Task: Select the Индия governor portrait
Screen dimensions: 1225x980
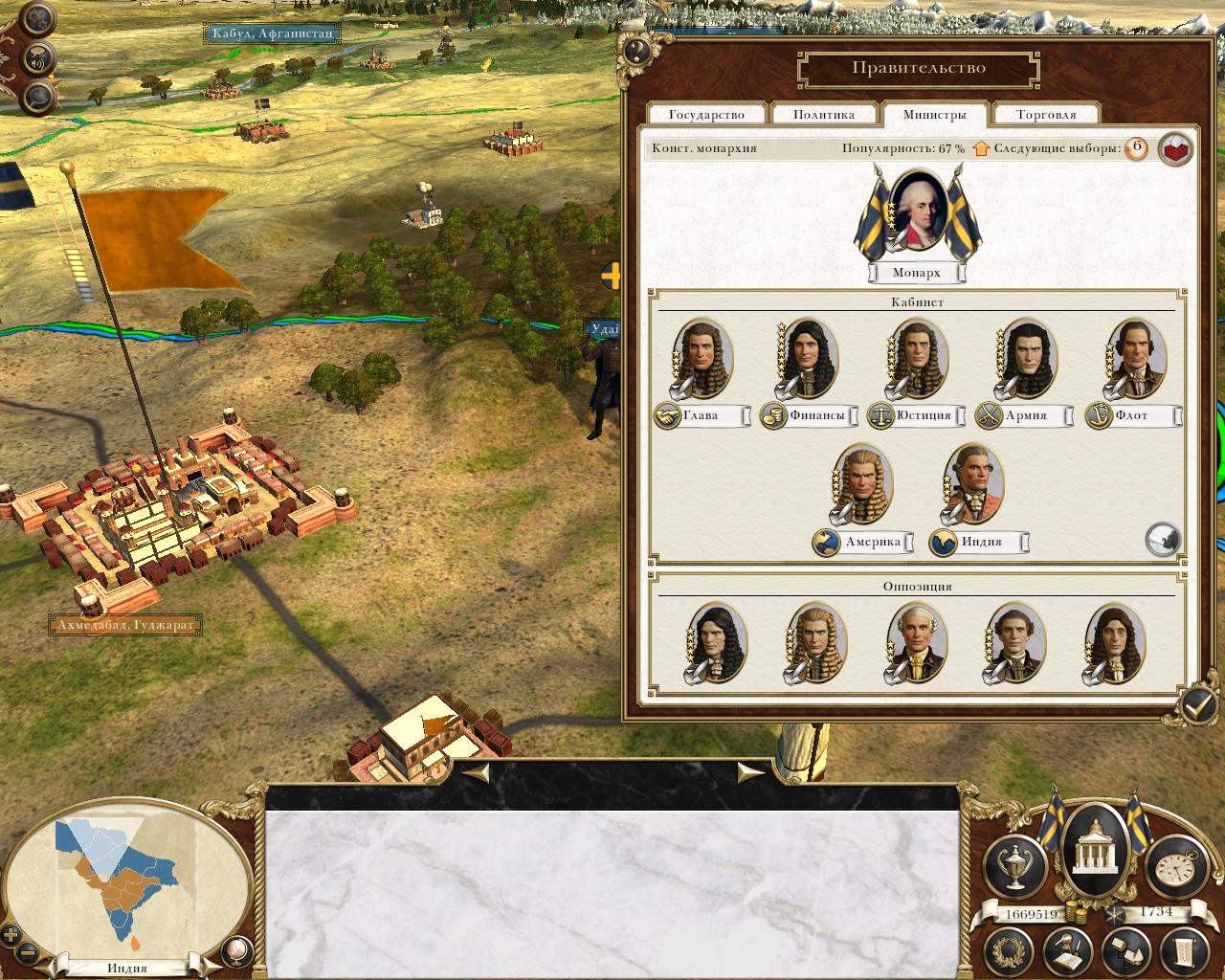Action: (x=972, y=484)
